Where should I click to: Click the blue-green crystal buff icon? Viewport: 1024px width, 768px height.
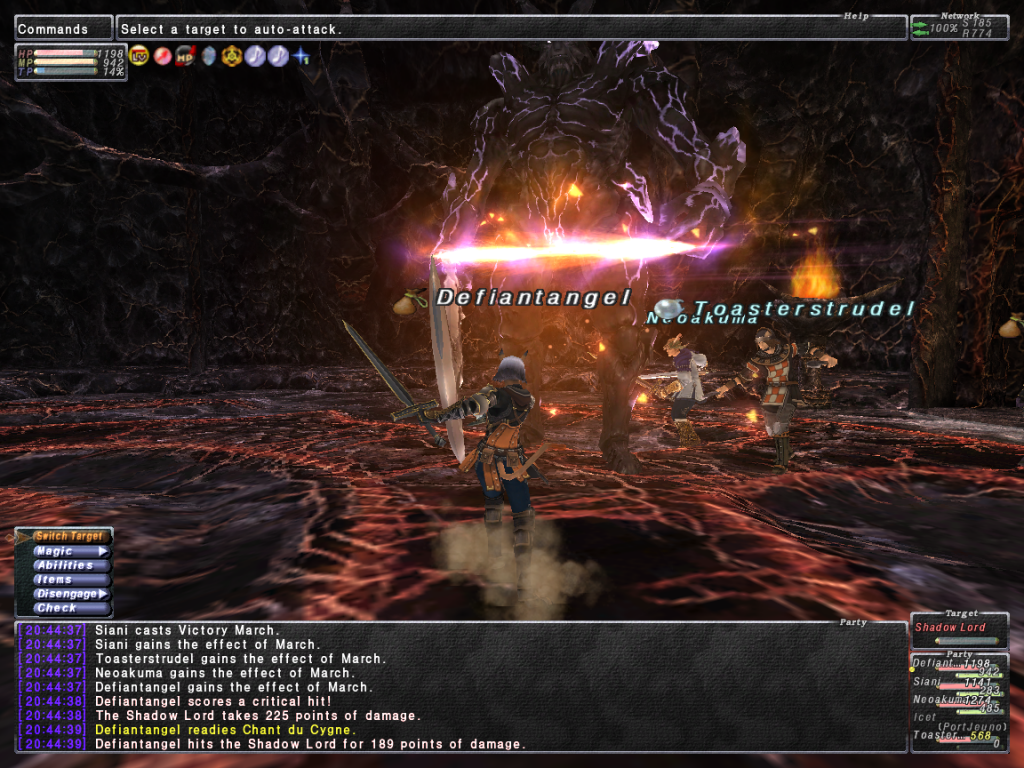(208, 55)
